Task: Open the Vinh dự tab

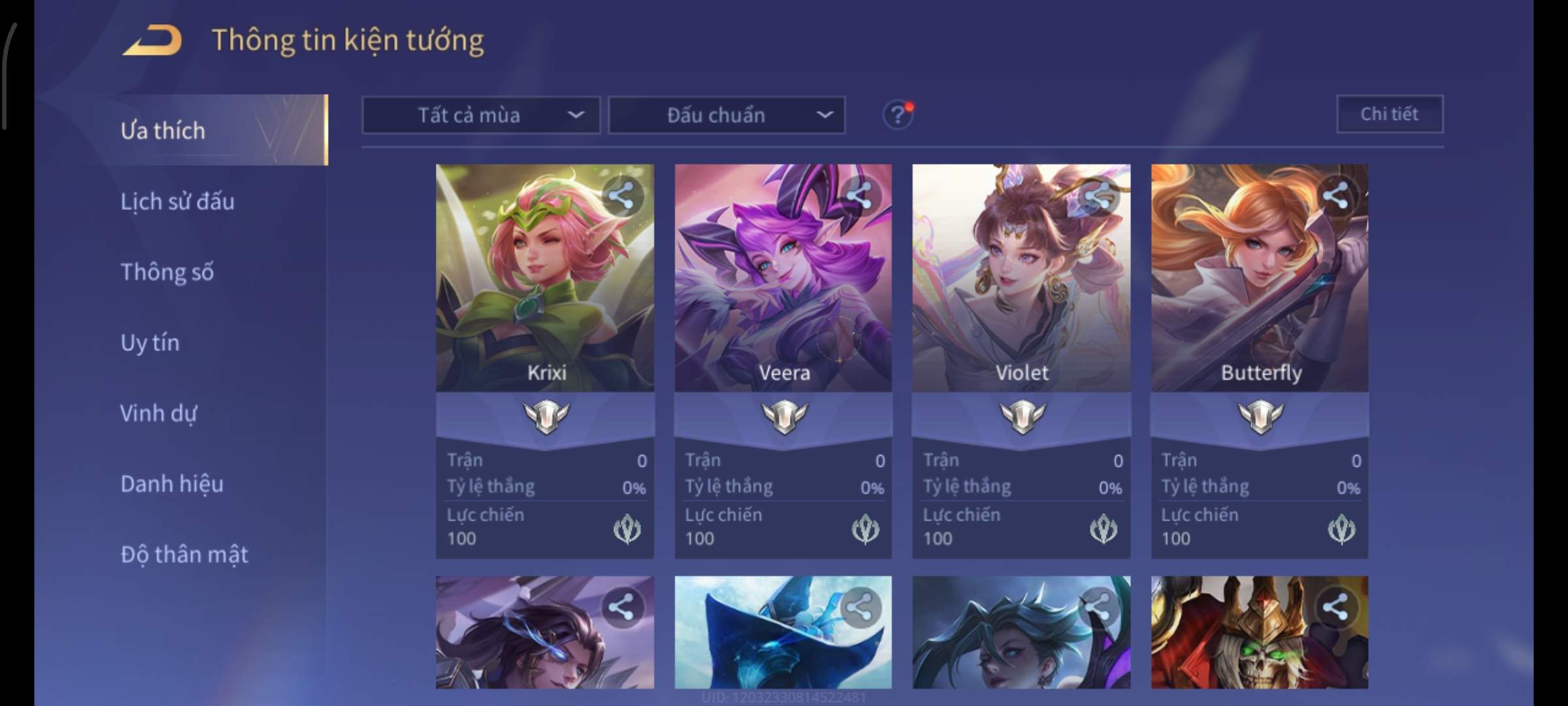Action: [158, 413]
